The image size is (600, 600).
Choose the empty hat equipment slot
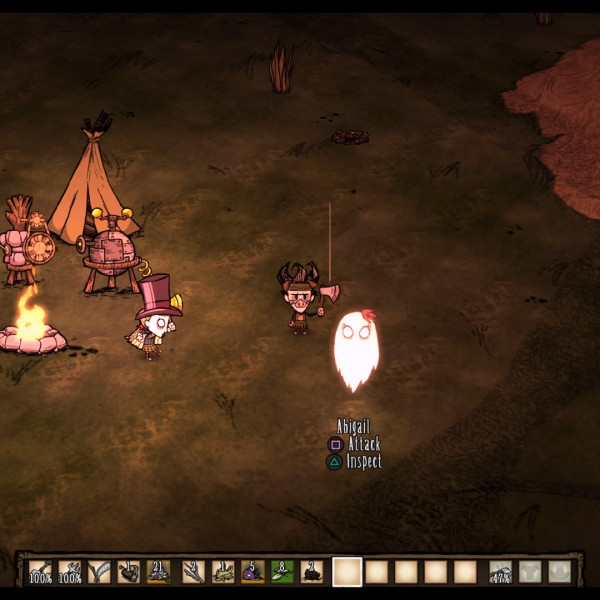pyautogui.click(x=560, y=571)
